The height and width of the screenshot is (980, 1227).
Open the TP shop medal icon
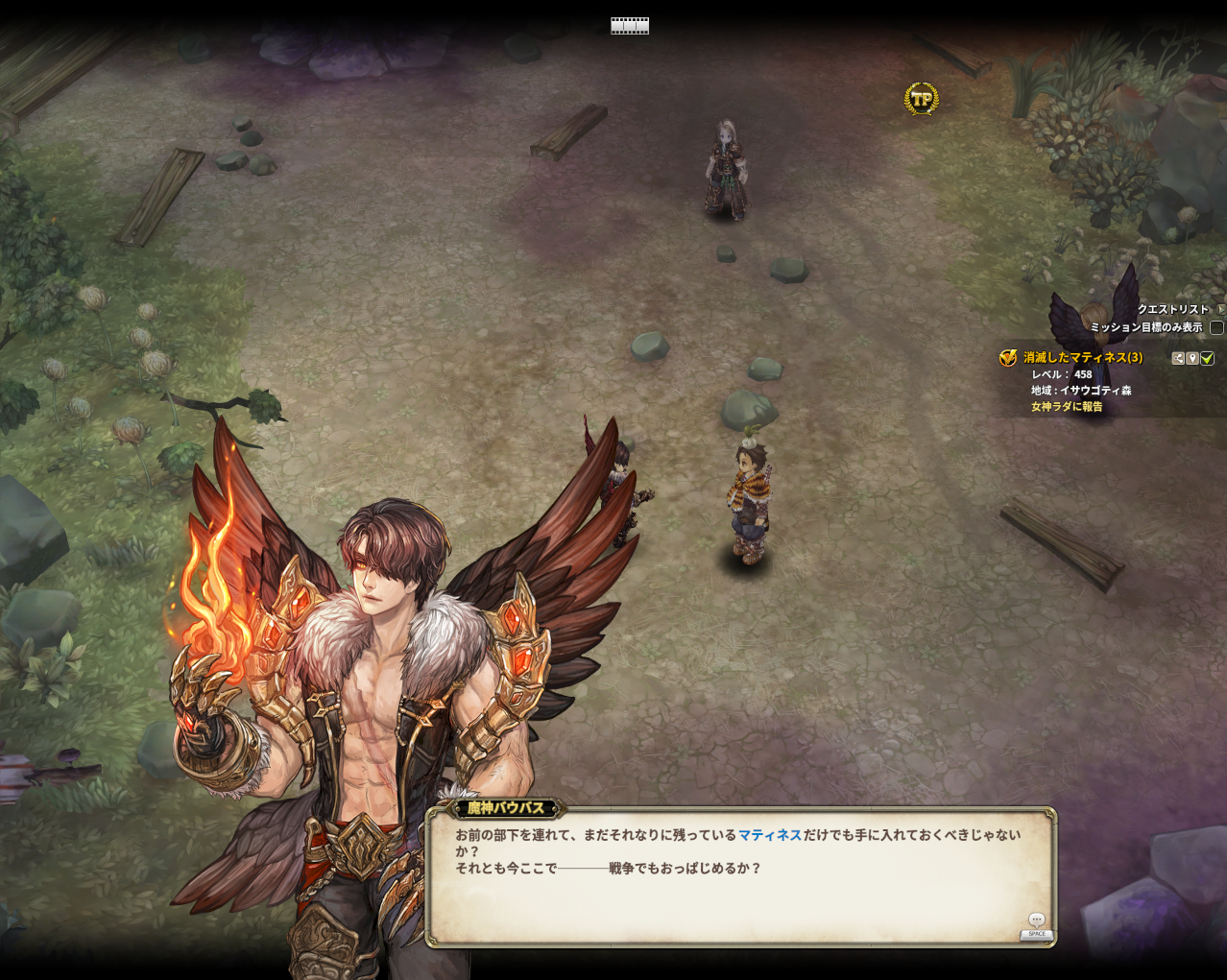[921, 98]
